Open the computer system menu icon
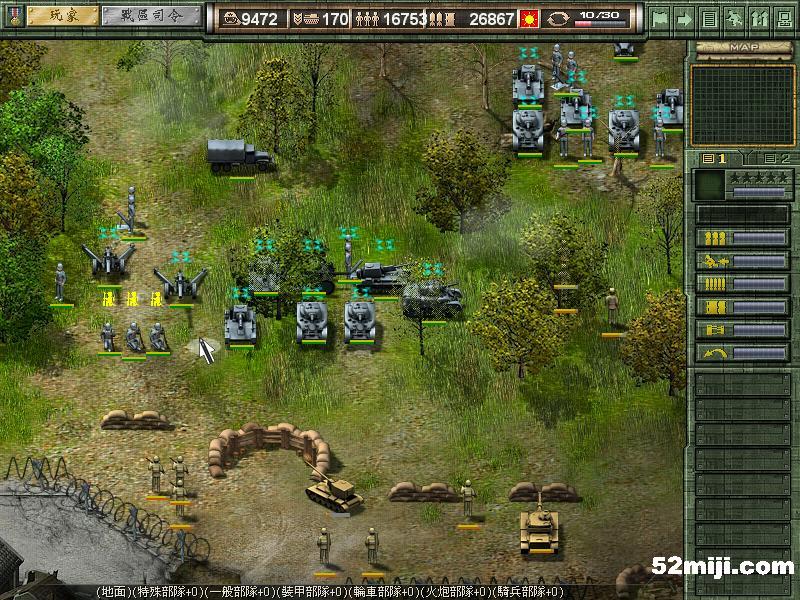 point(782,18)
